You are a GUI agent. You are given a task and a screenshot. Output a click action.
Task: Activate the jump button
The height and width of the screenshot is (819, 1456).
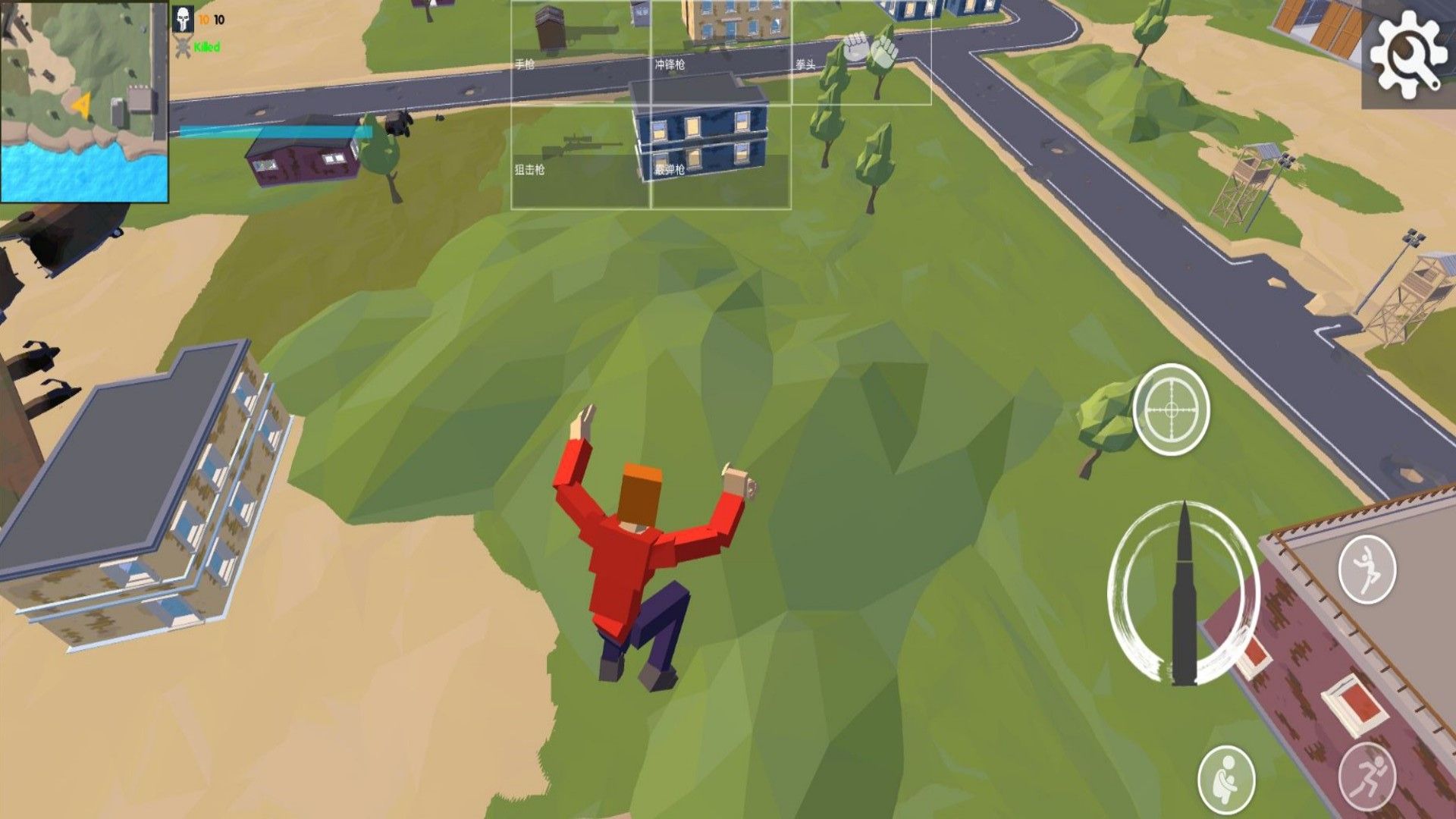[1367, 569]
